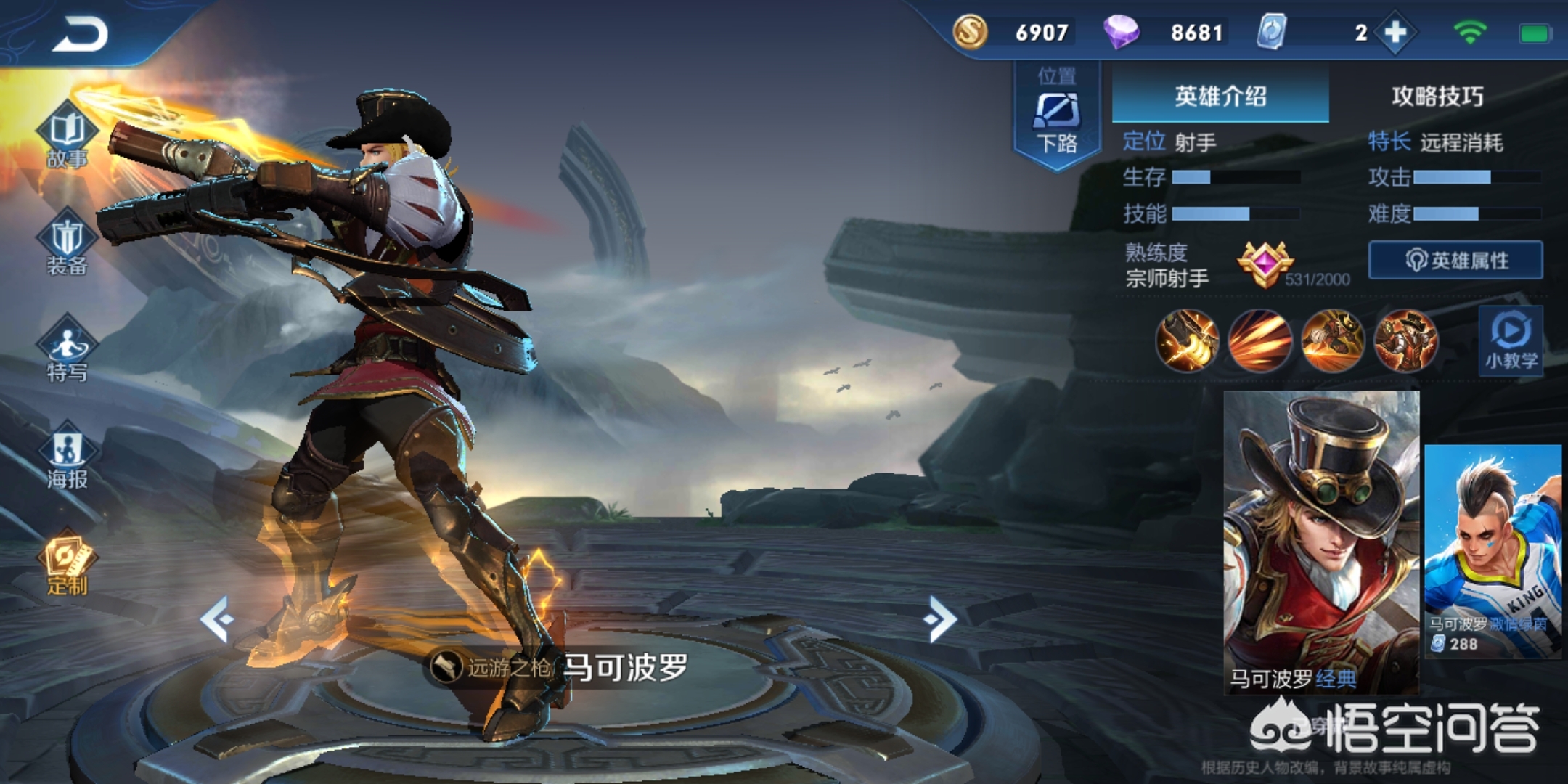Select the 激情绿茵 skin thumbnail
1568x784 pixels.
click(1493, 552)
